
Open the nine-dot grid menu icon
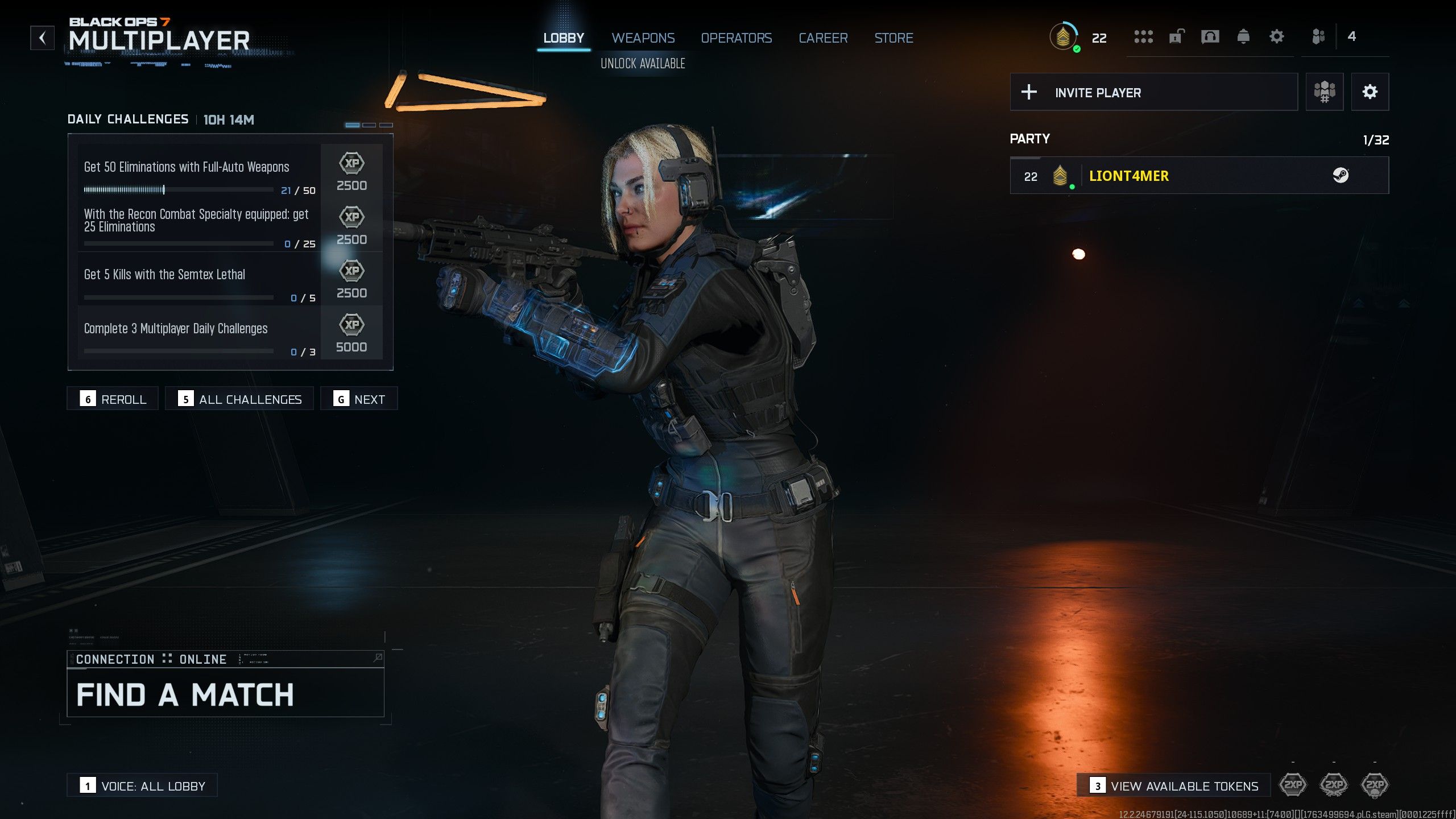click(1143, 37)
